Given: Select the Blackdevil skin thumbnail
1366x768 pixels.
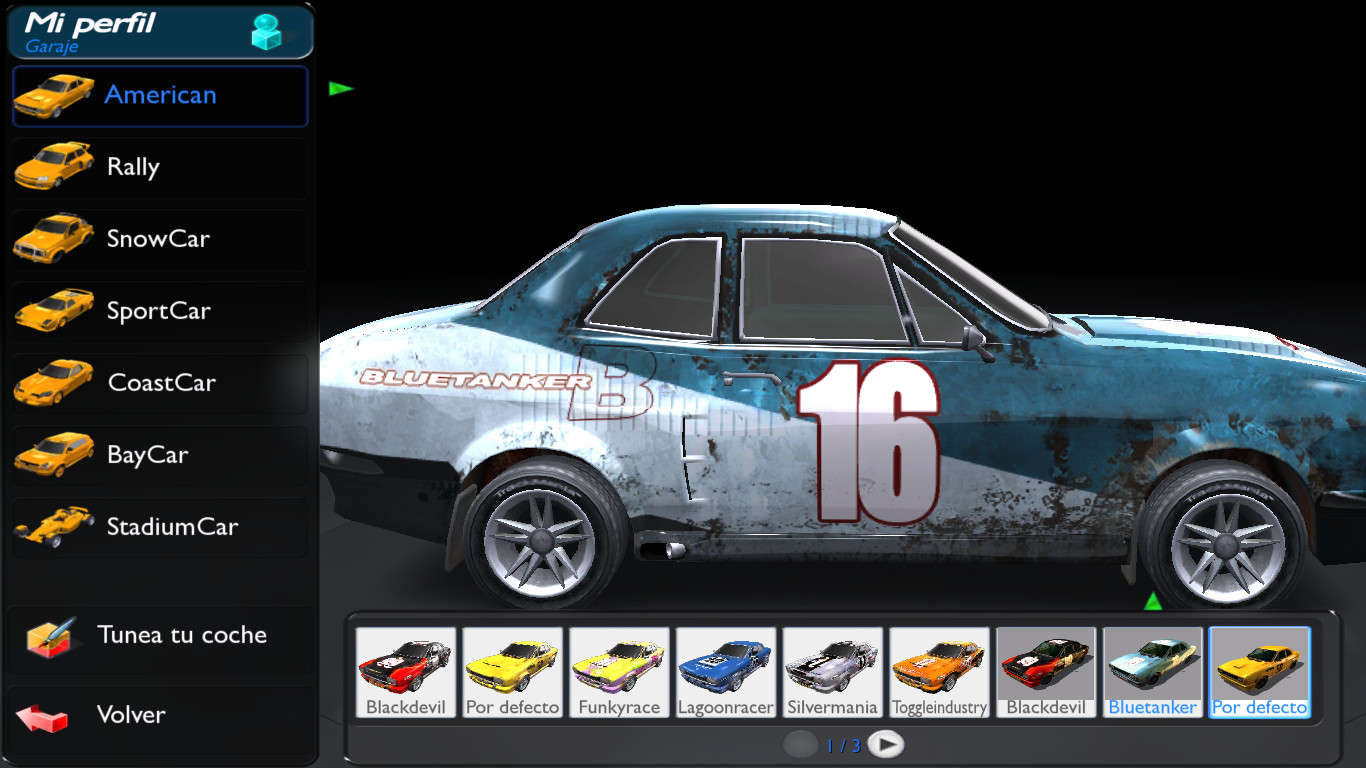Looking at the screenshot, I should [x=405, y=665].
